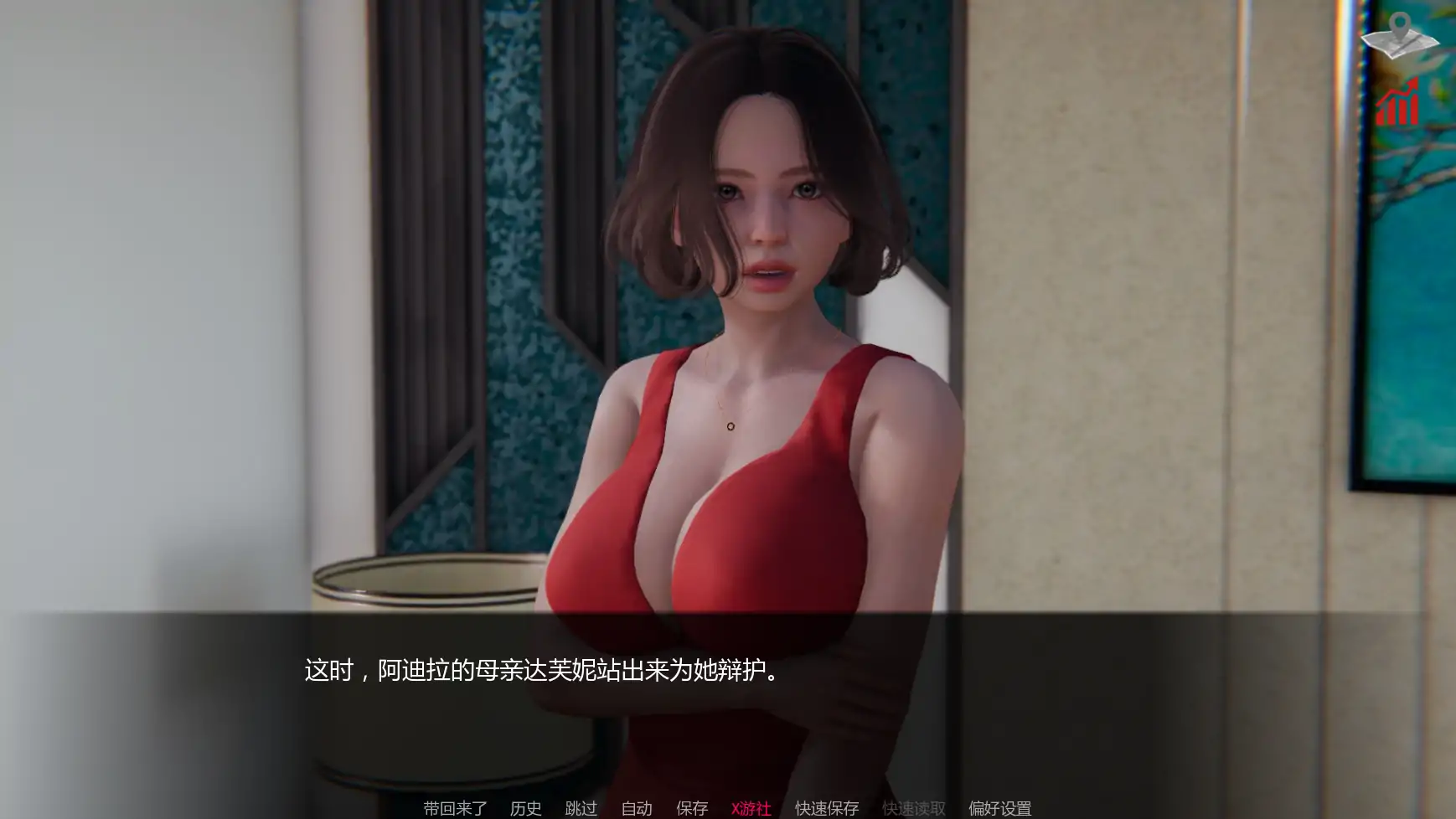Open the 偏好设置 preferences screen
The height and width of the screenshot is (819, 1456).
[x=999, y=809]
